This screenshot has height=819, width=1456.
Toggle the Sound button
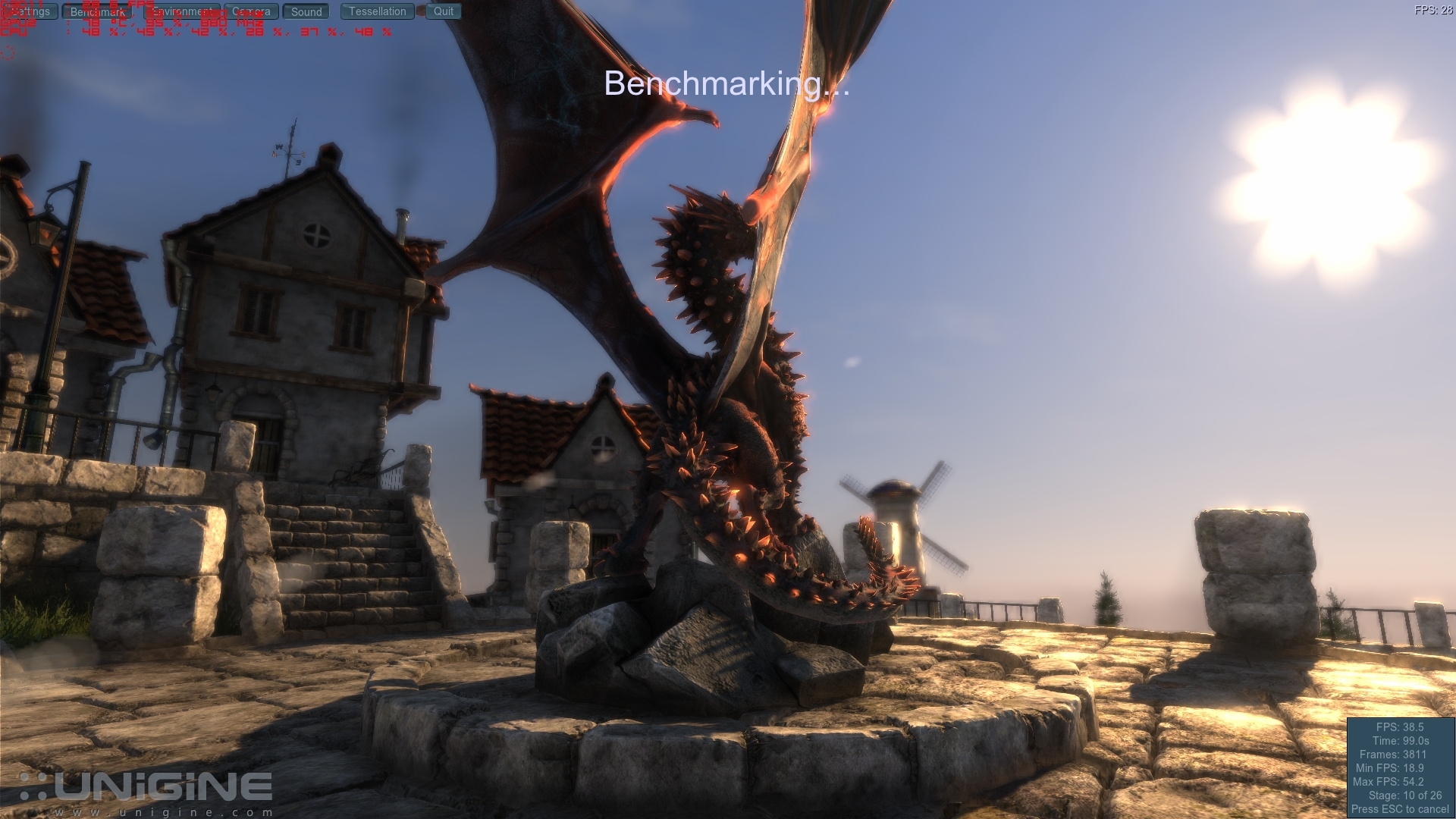[306, 11]
